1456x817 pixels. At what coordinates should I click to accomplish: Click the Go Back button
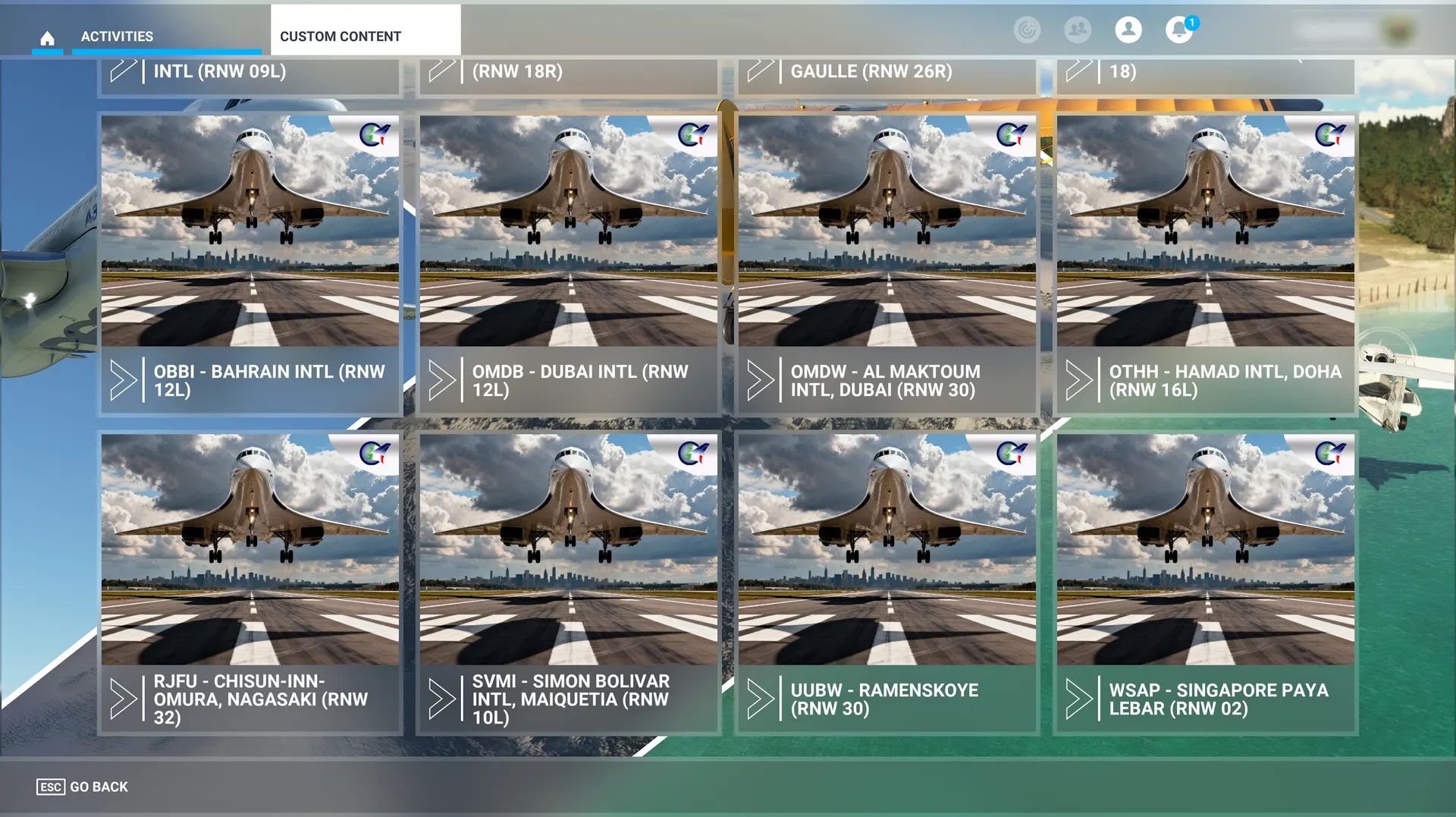(x=83, y=787)
